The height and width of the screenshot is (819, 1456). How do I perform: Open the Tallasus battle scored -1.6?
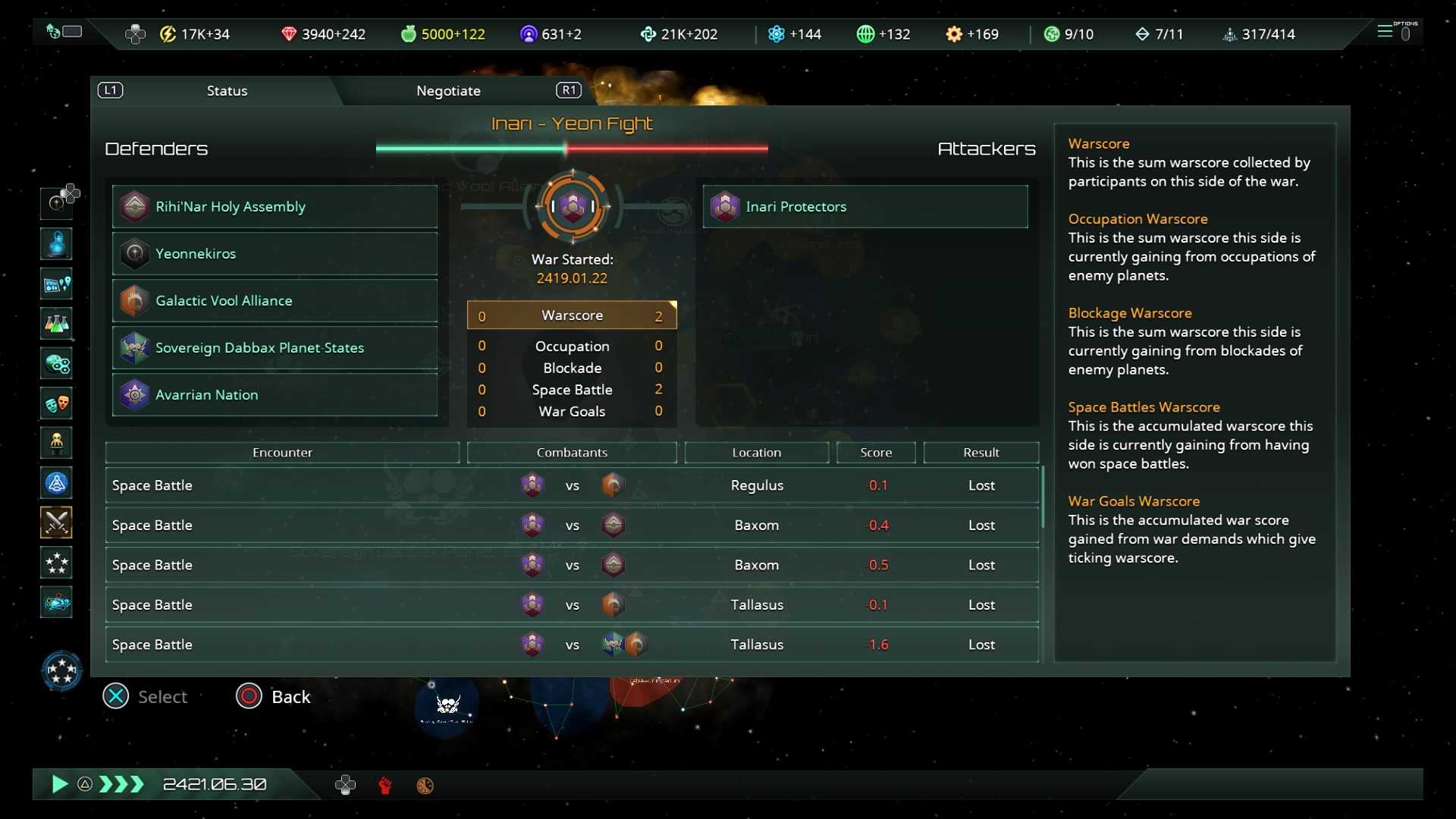click(572, 645)
